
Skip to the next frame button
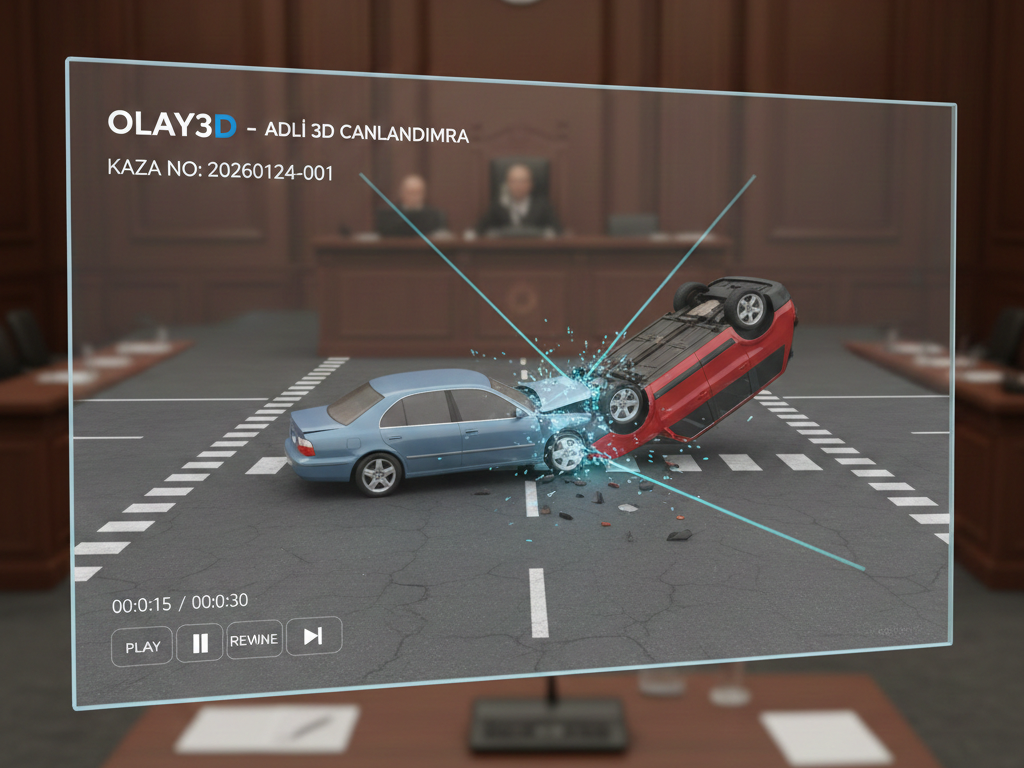point(313,636)
